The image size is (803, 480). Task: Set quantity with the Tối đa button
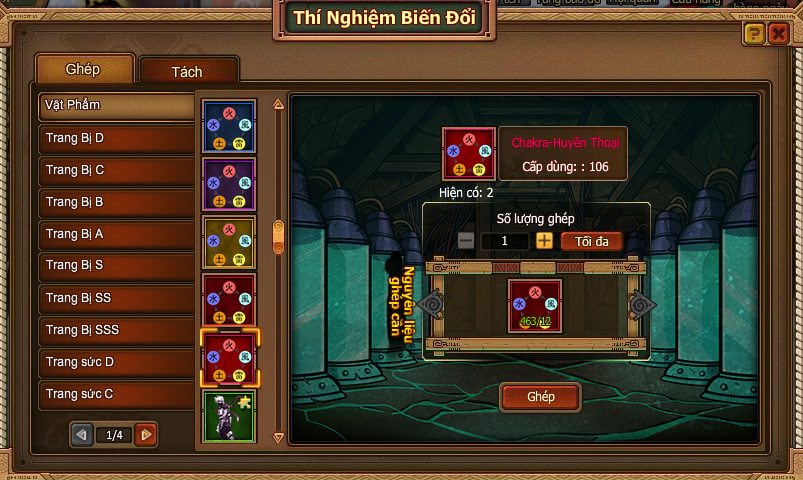point(591,241)
